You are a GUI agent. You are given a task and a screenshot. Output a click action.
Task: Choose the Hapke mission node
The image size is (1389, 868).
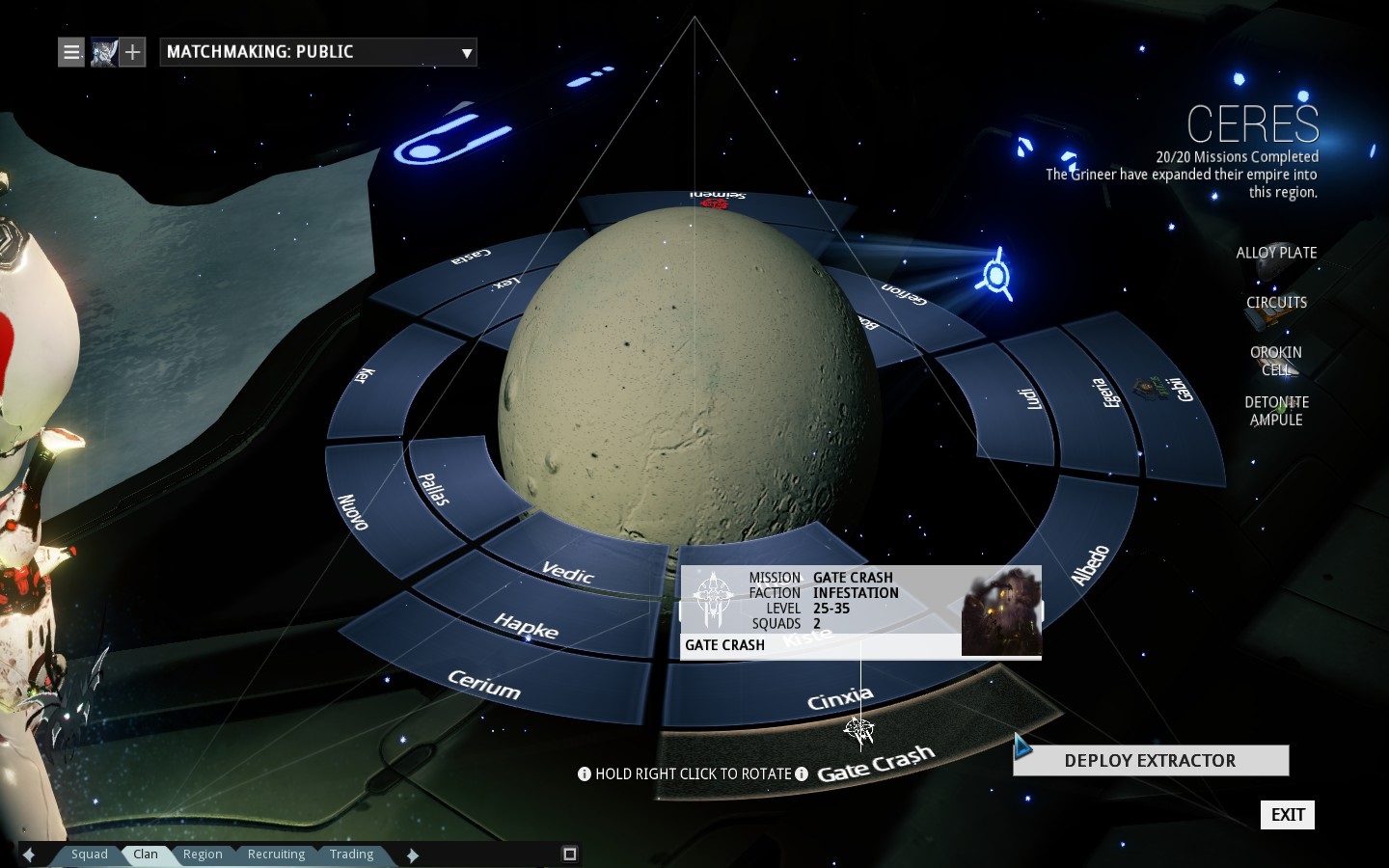(x=527, y=625)
